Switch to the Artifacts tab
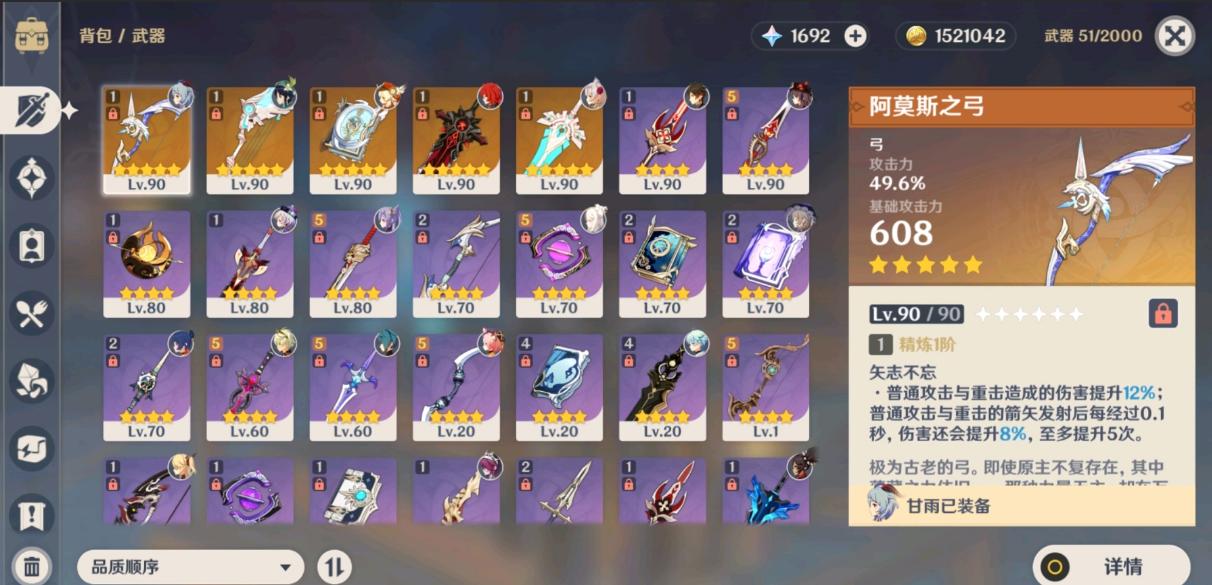The image size is (1212, 585). pos(32,178)
